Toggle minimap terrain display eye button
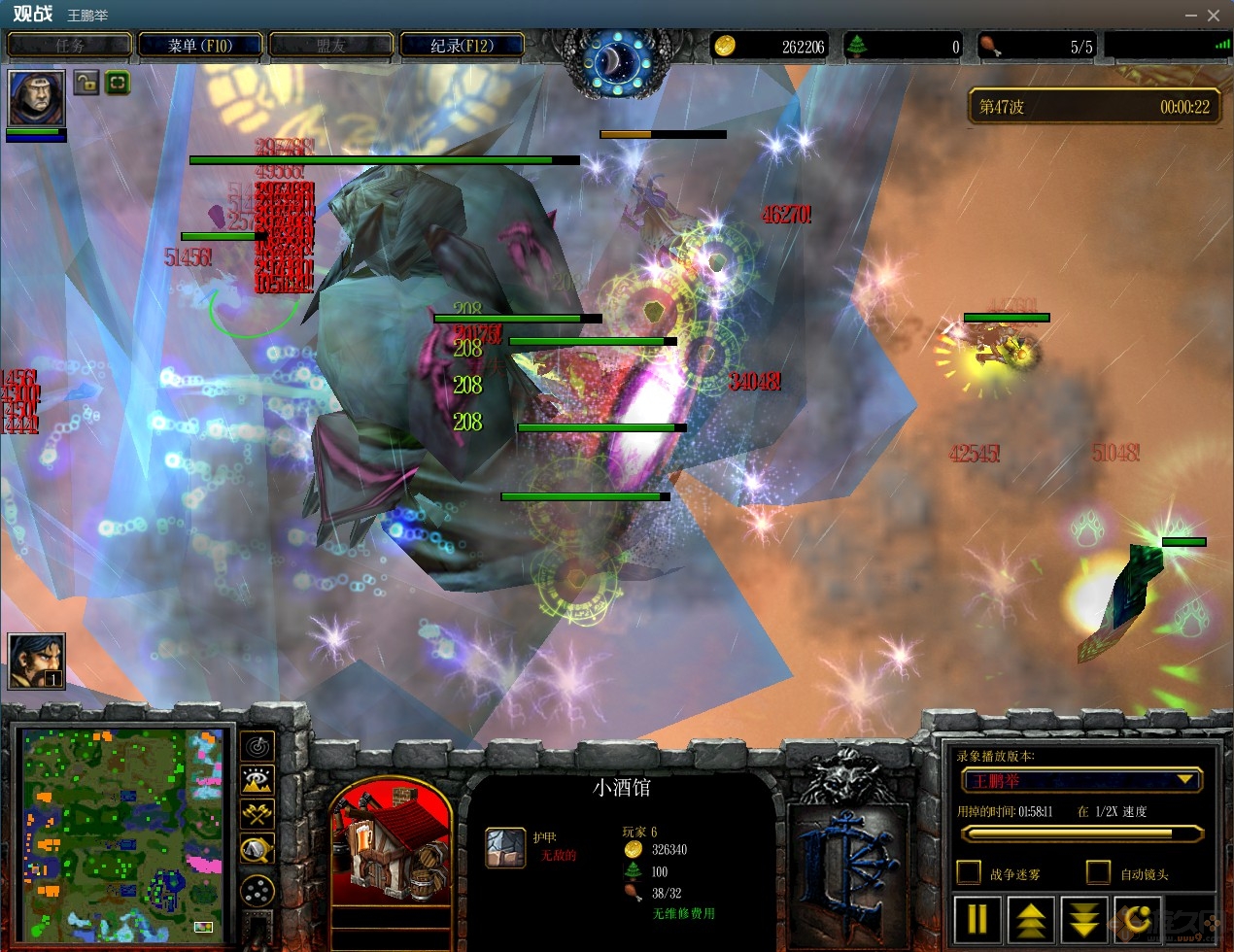 click(257, 780)
